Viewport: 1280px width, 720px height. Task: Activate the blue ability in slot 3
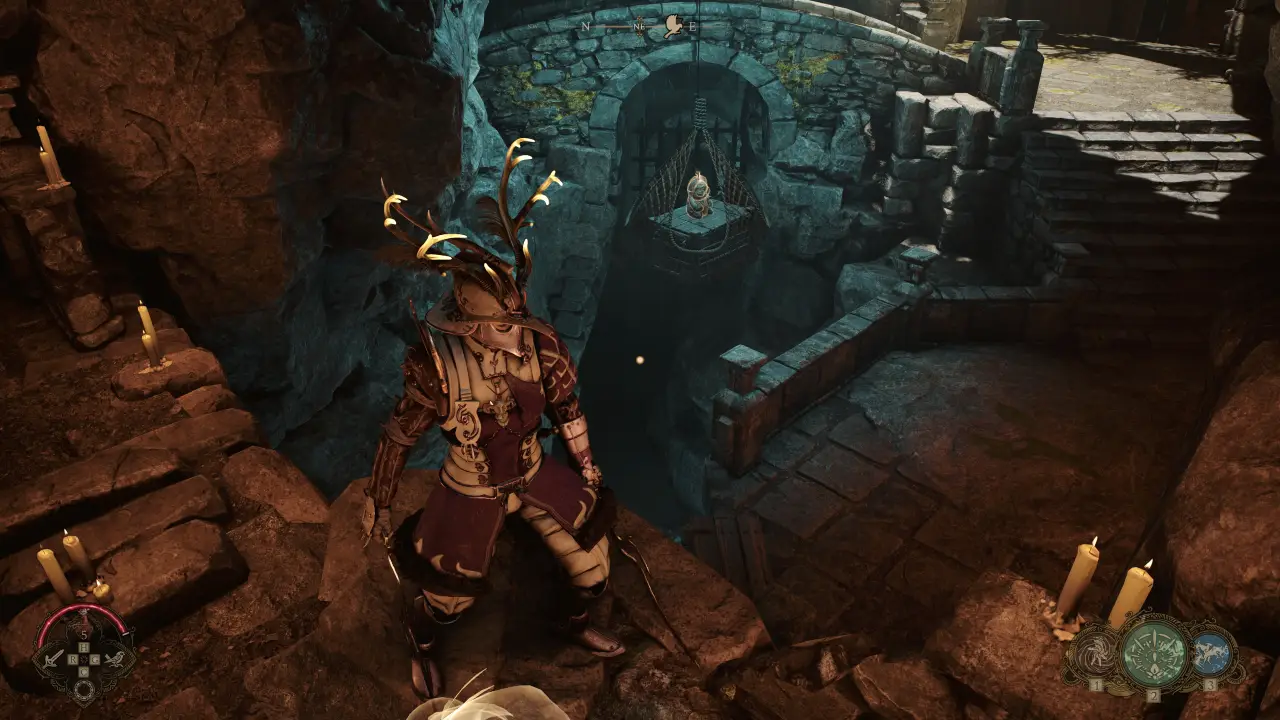coord(1211,650)
